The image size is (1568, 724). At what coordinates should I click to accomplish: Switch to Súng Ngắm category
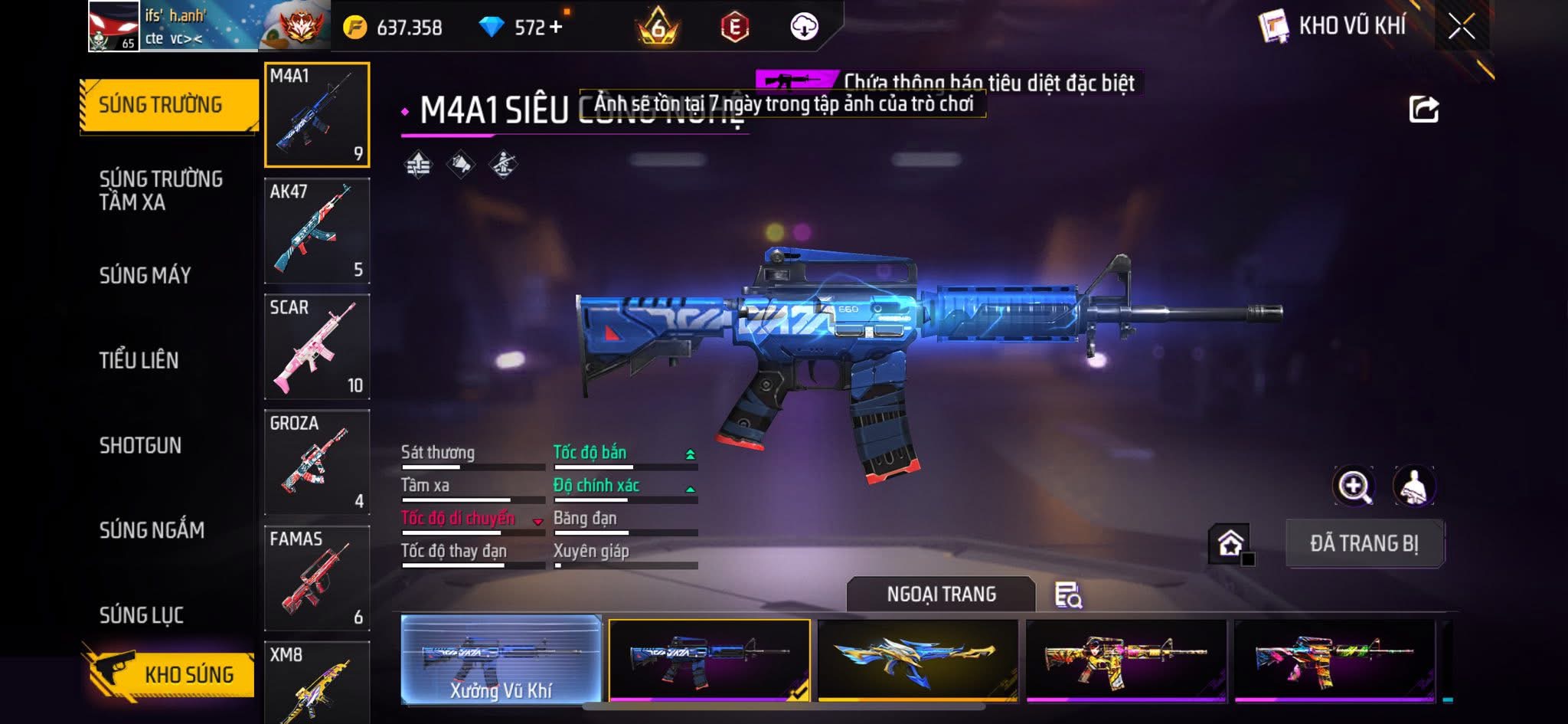(152, 529)
